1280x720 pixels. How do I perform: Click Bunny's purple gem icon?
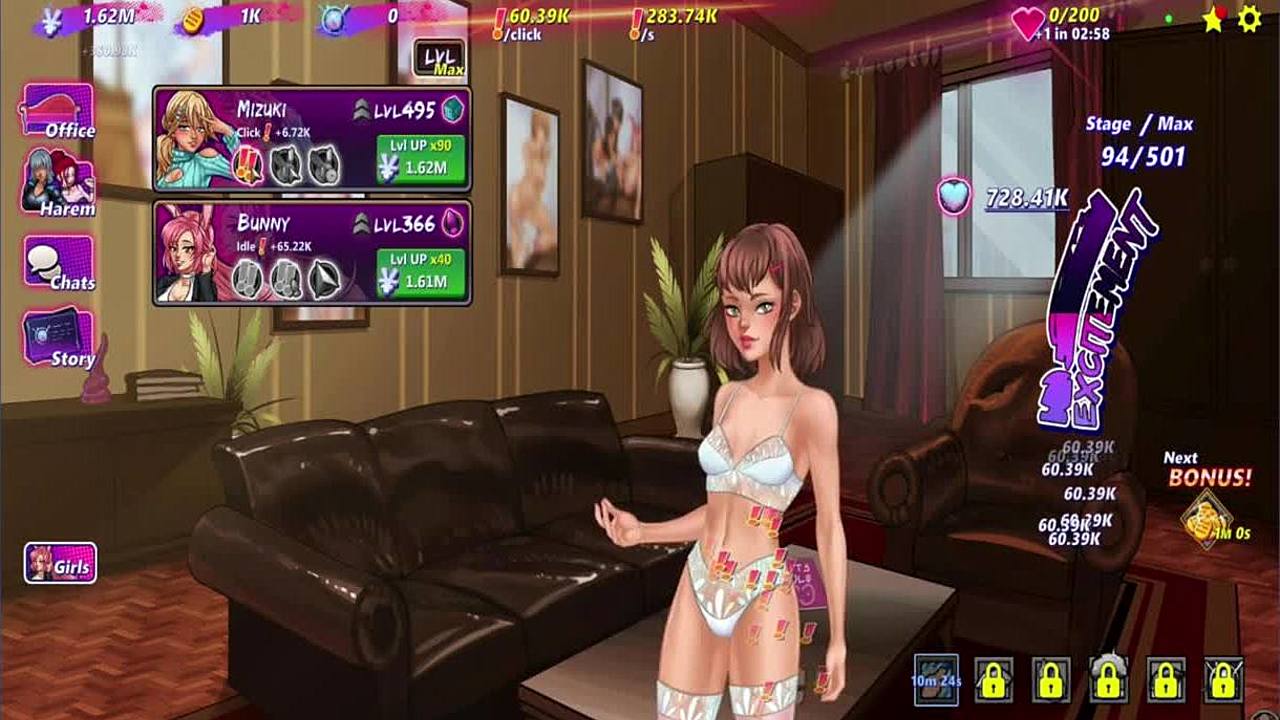(x=453, y=223)
